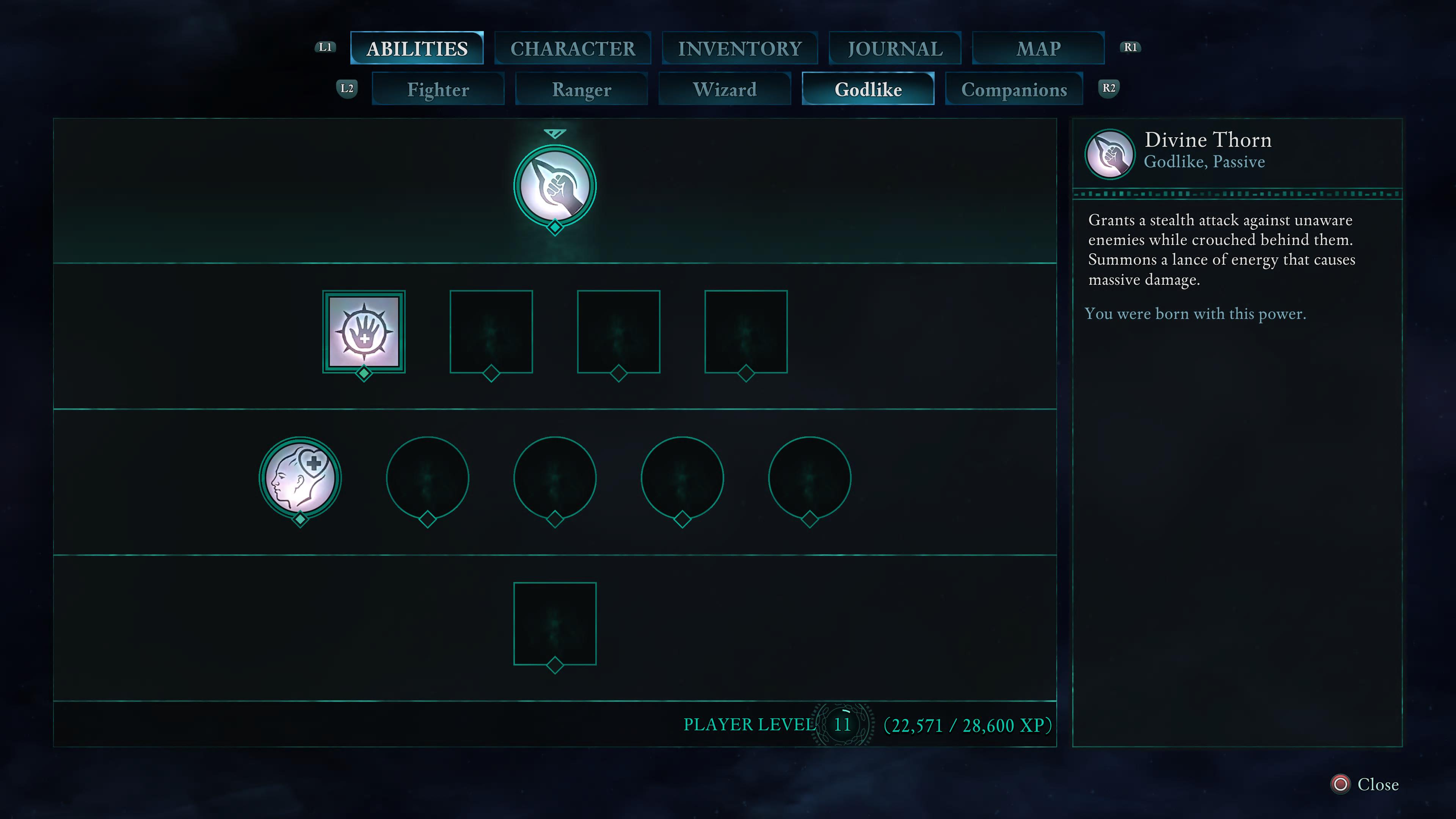Switch to the Character tab
1456x819 pixels.
573,49
